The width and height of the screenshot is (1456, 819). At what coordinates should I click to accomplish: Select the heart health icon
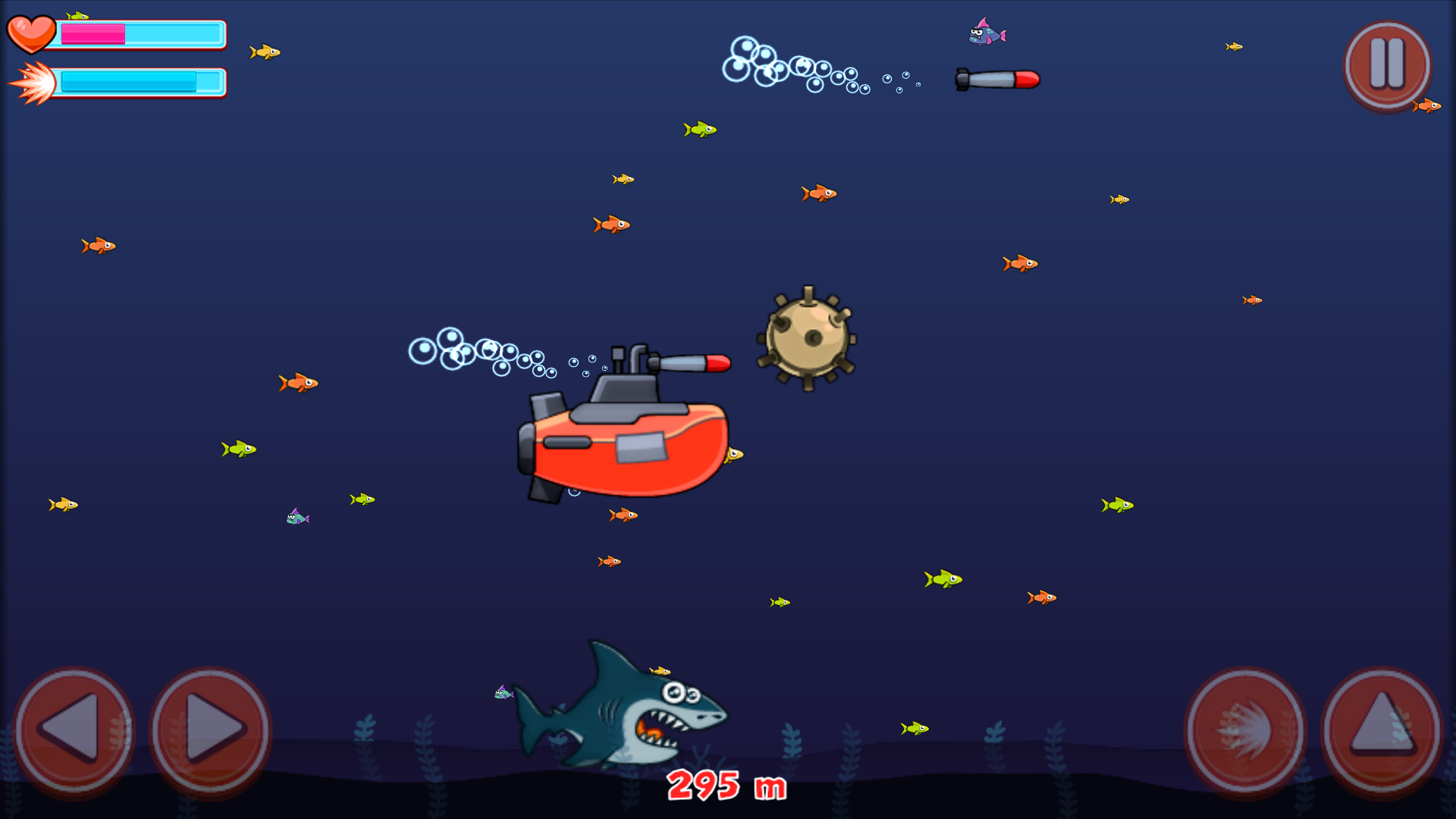click(32, 32)
